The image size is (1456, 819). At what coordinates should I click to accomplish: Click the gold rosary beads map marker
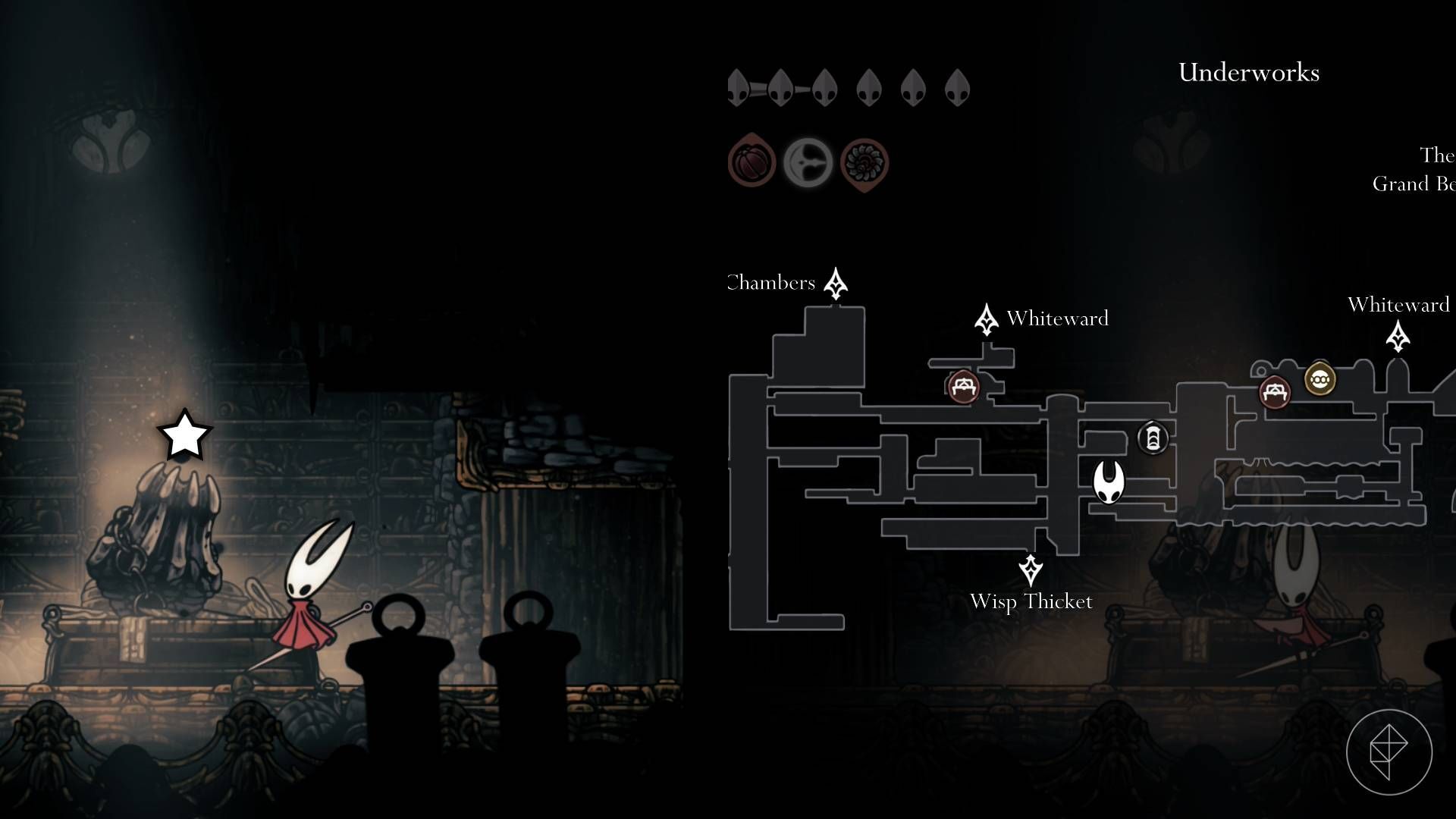[x=1319, y=378]
